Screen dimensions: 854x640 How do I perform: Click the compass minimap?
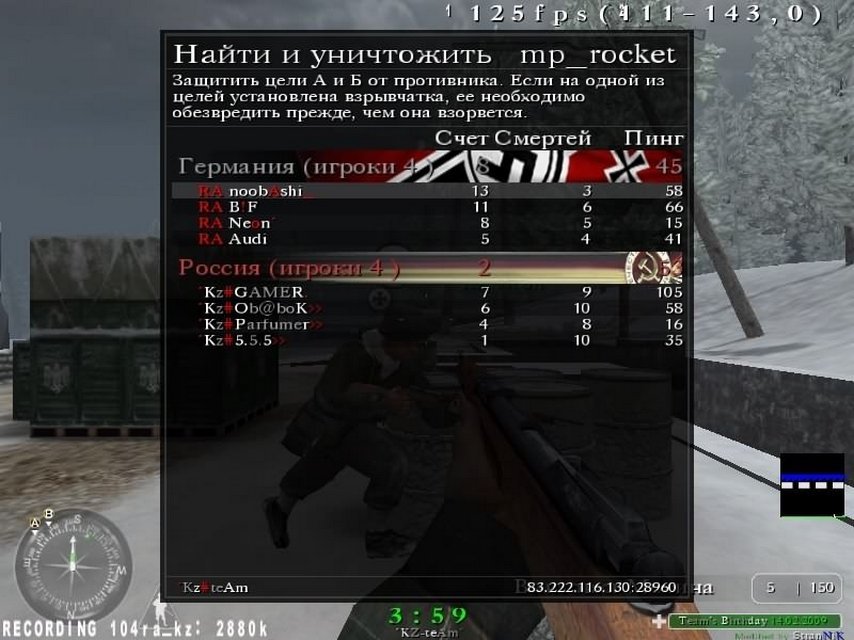click(x=72, y=565)
